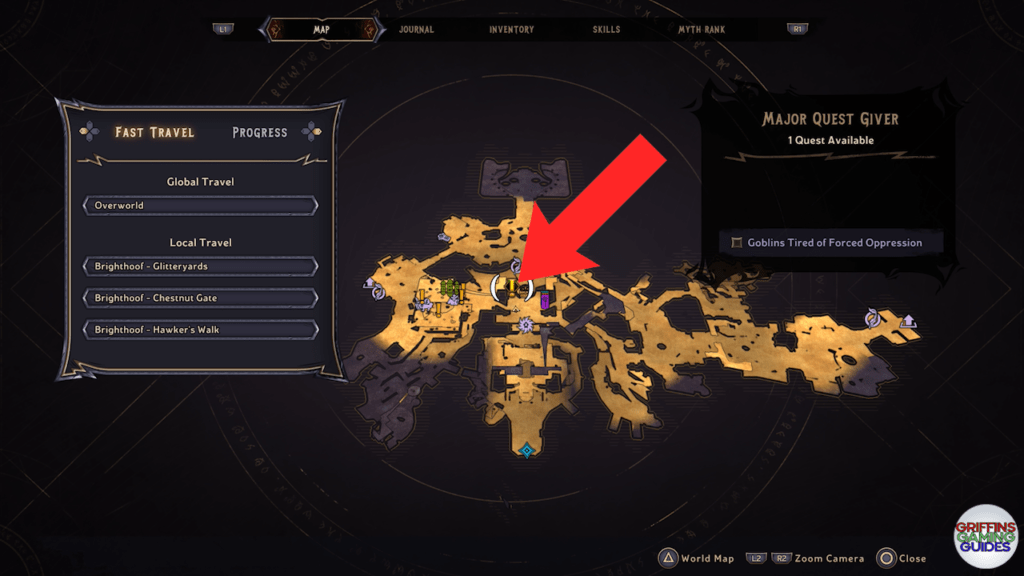Image resolution: width=1024 pixels, height=576 pixels.
Task: Open the Inventory tab
Action: [x=511, y=30]
